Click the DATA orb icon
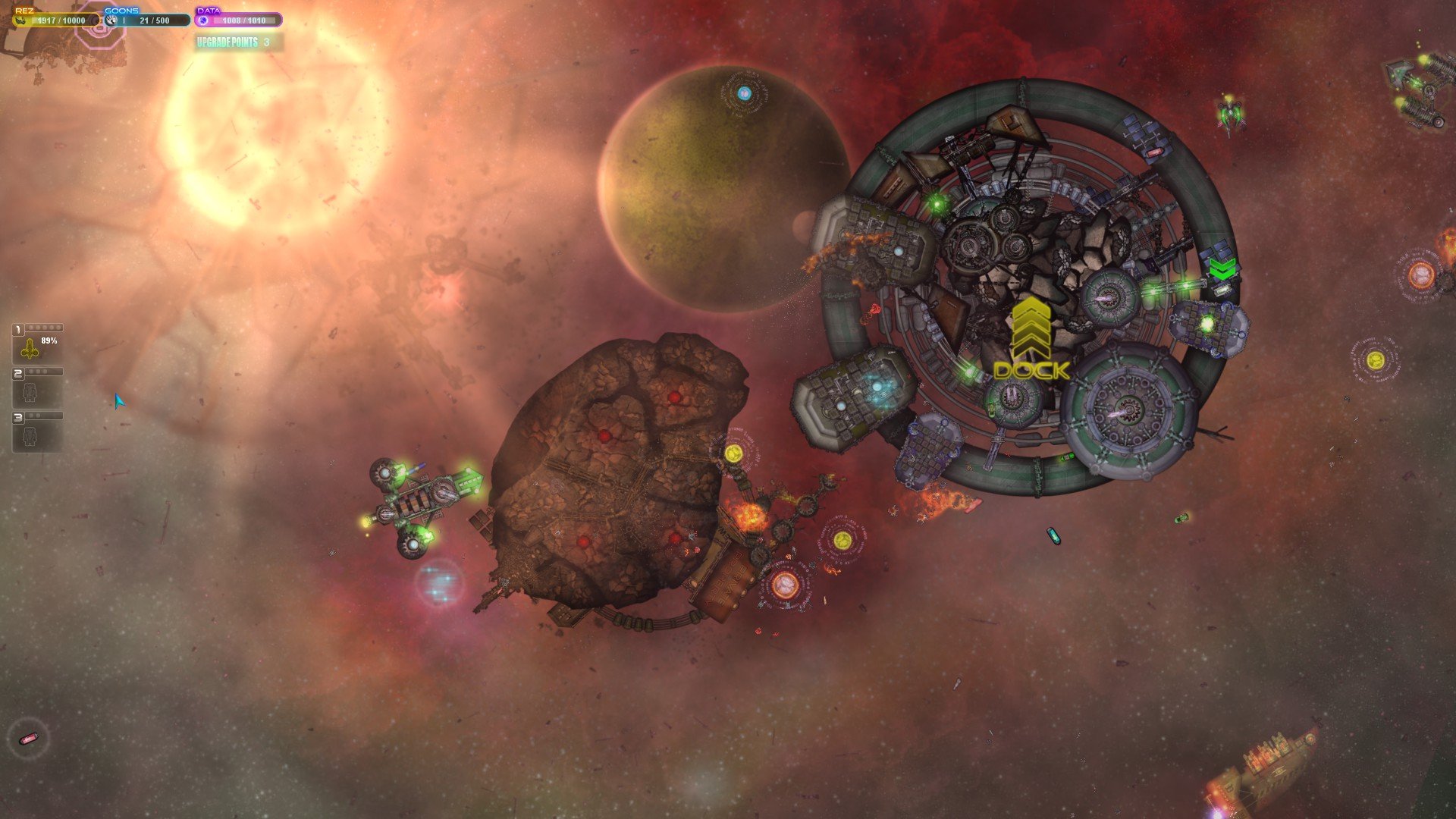The image size is (1456, 819). (202, 20)
